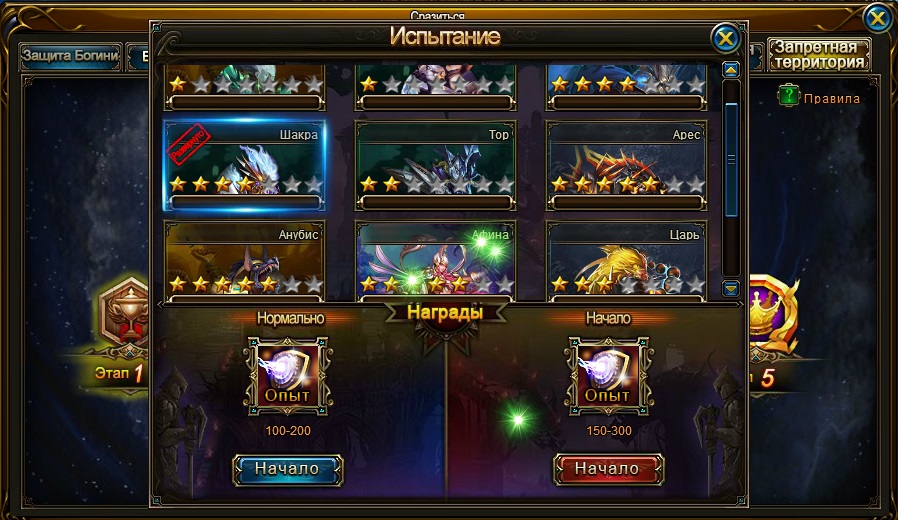Pick the Арес trial card

pyautogui.click(x=626, y=166)
